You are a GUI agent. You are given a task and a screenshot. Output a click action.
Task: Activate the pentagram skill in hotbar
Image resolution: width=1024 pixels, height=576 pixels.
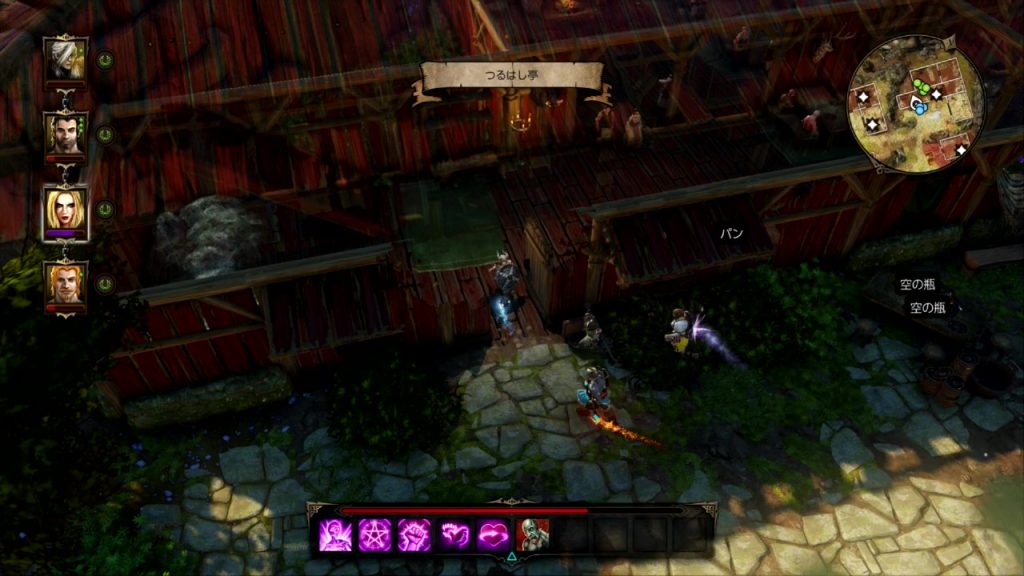coord(373,535)
